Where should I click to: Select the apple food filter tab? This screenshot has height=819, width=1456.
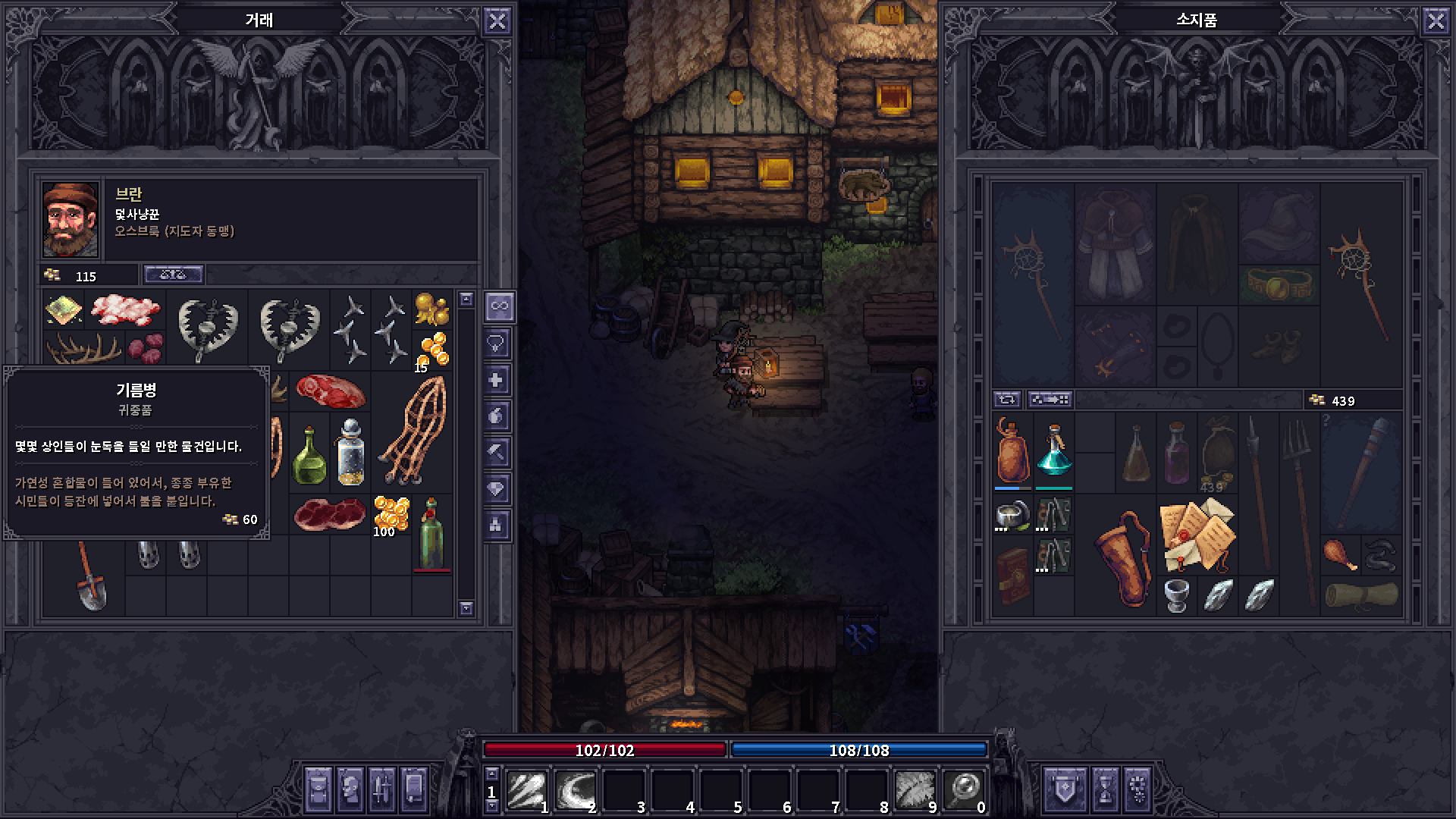pyautogui.click(x=498, y=416)
